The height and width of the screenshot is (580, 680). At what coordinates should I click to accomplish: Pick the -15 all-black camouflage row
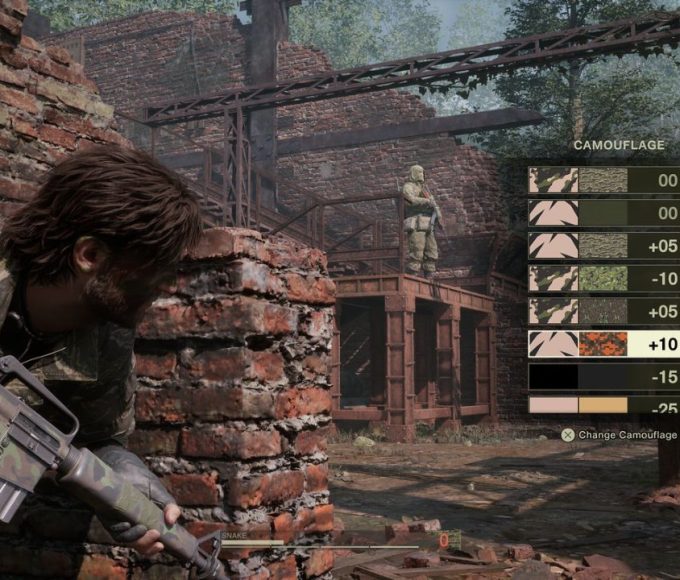tap(603, 376)
